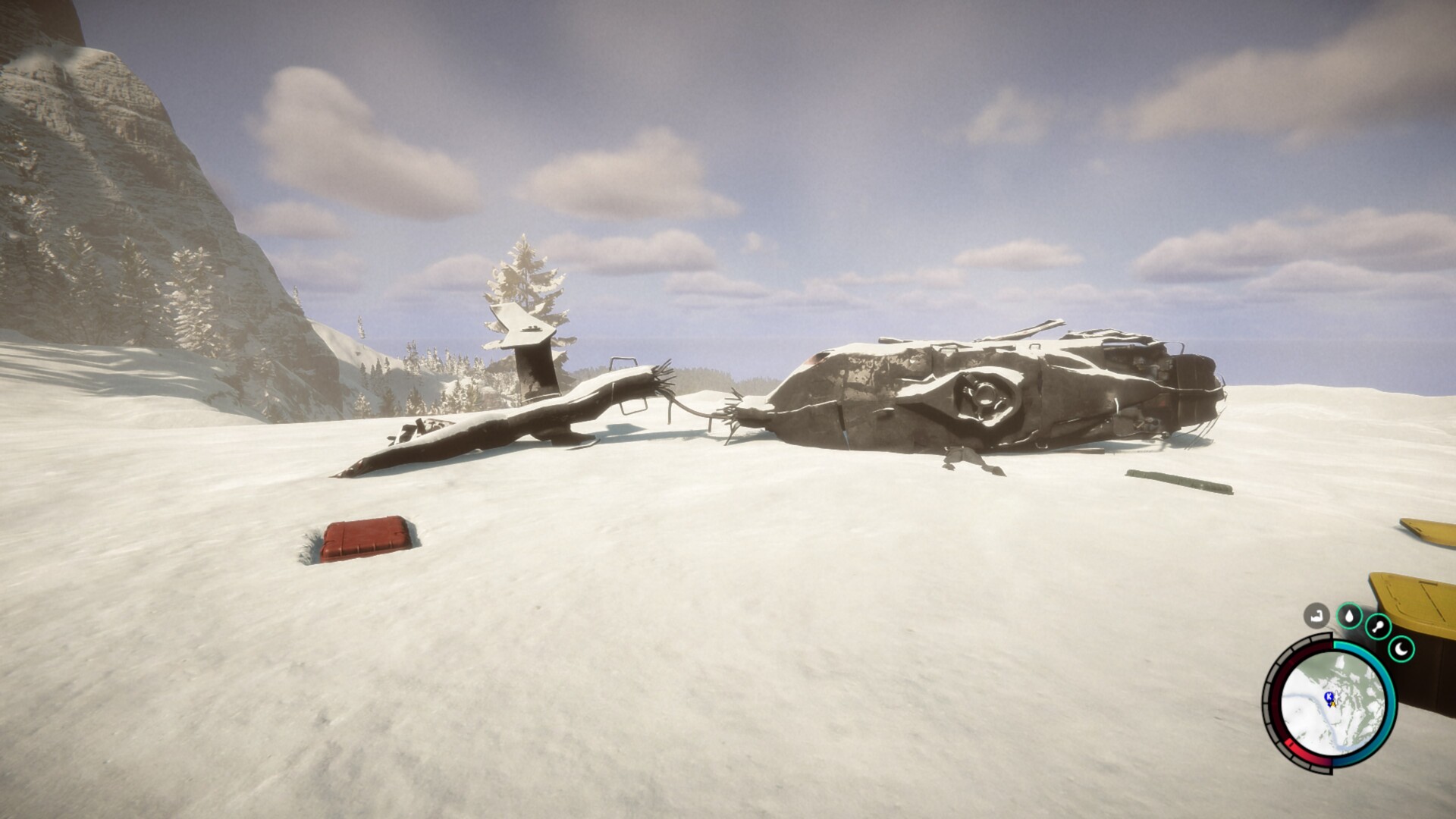Select the drumstick hunger icon
This screenshot has height=819, width=1456.
(x=1378, y=627)
